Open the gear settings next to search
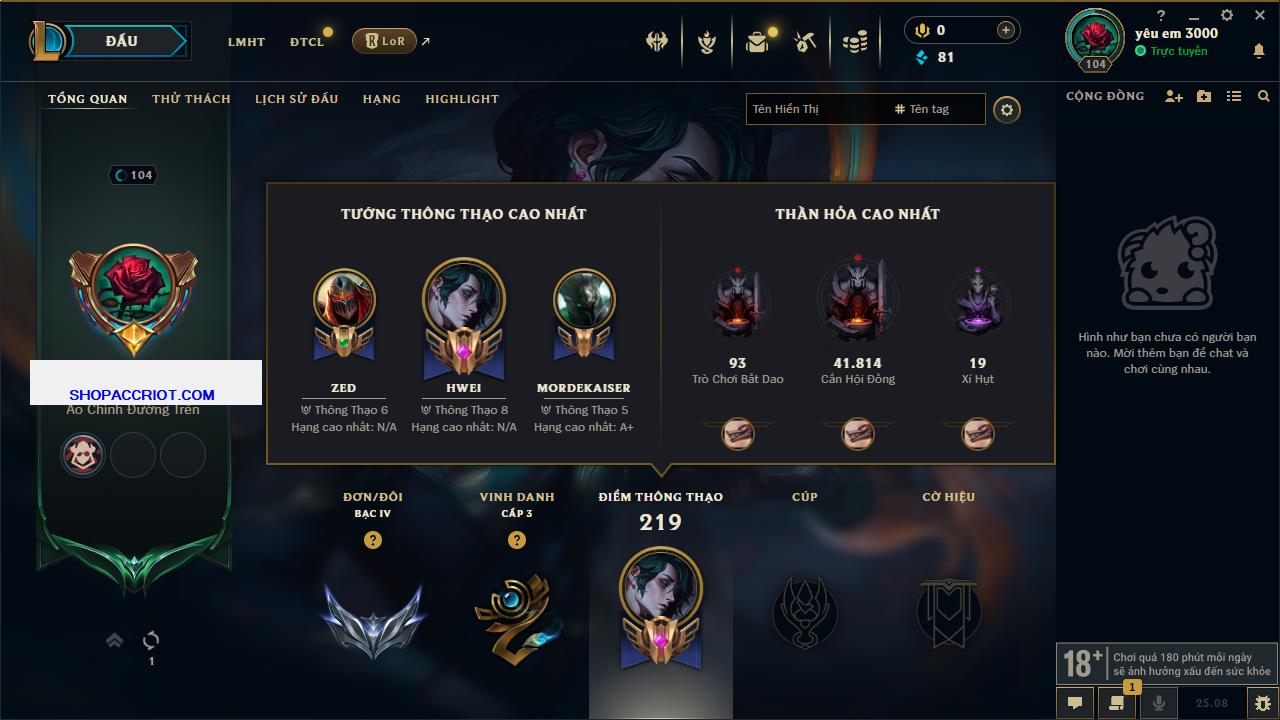 pyautogui.click(x=1007, y=109)
